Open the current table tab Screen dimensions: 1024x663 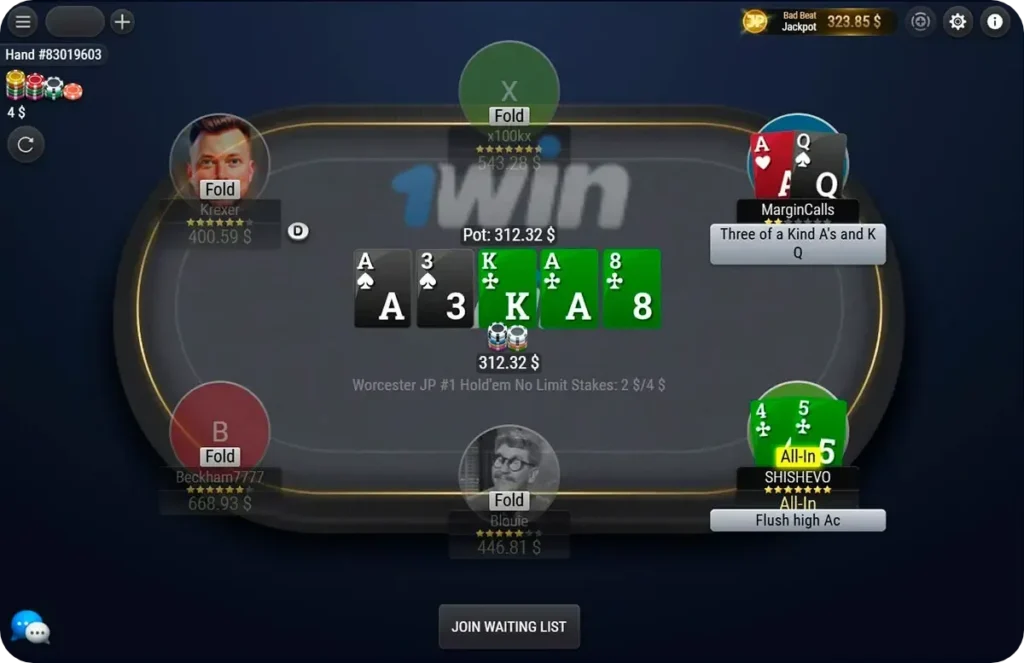pos(75,21)
